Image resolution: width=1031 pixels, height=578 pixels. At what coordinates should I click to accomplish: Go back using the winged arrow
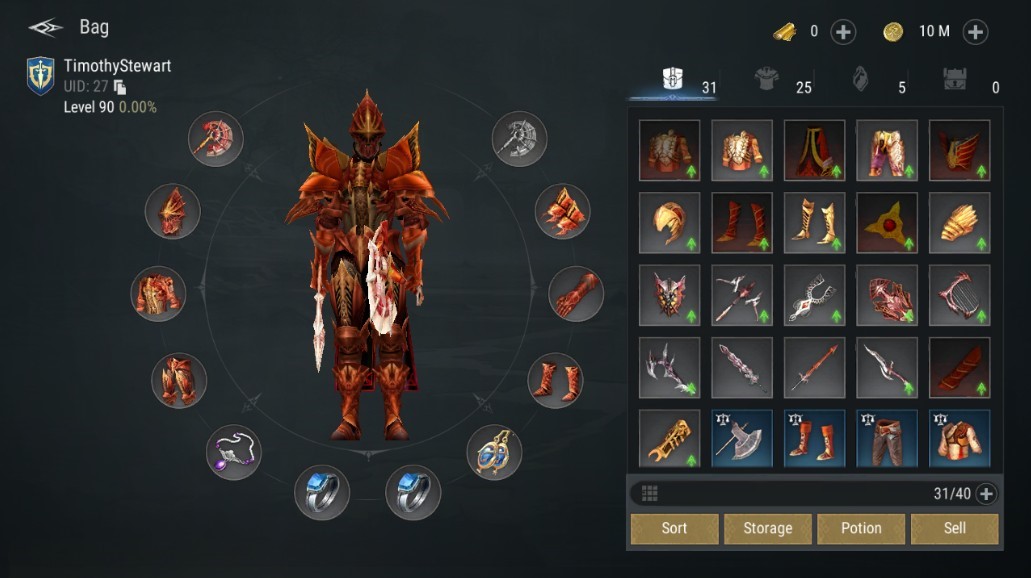[46, 27]
